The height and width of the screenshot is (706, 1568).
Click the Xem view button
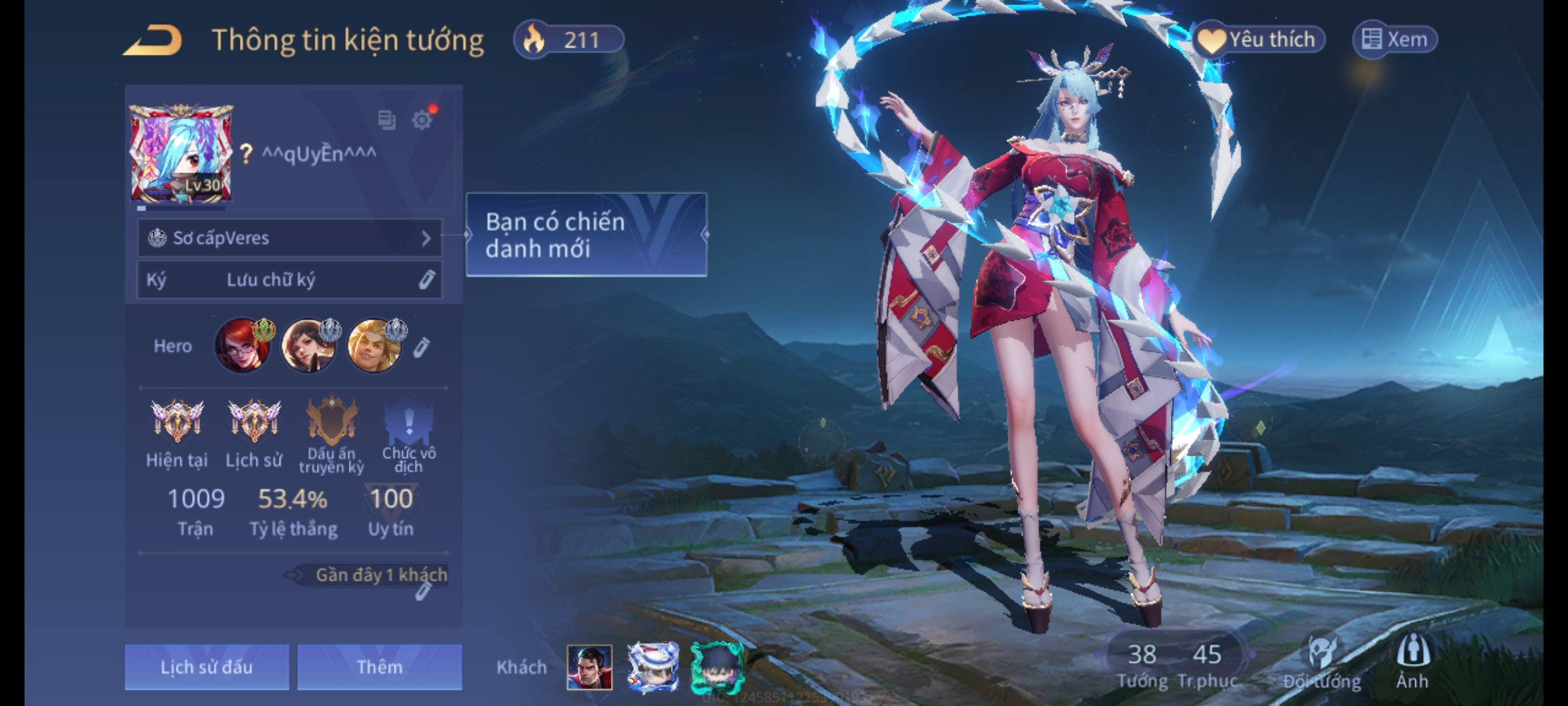click(x=1395, y=40)
